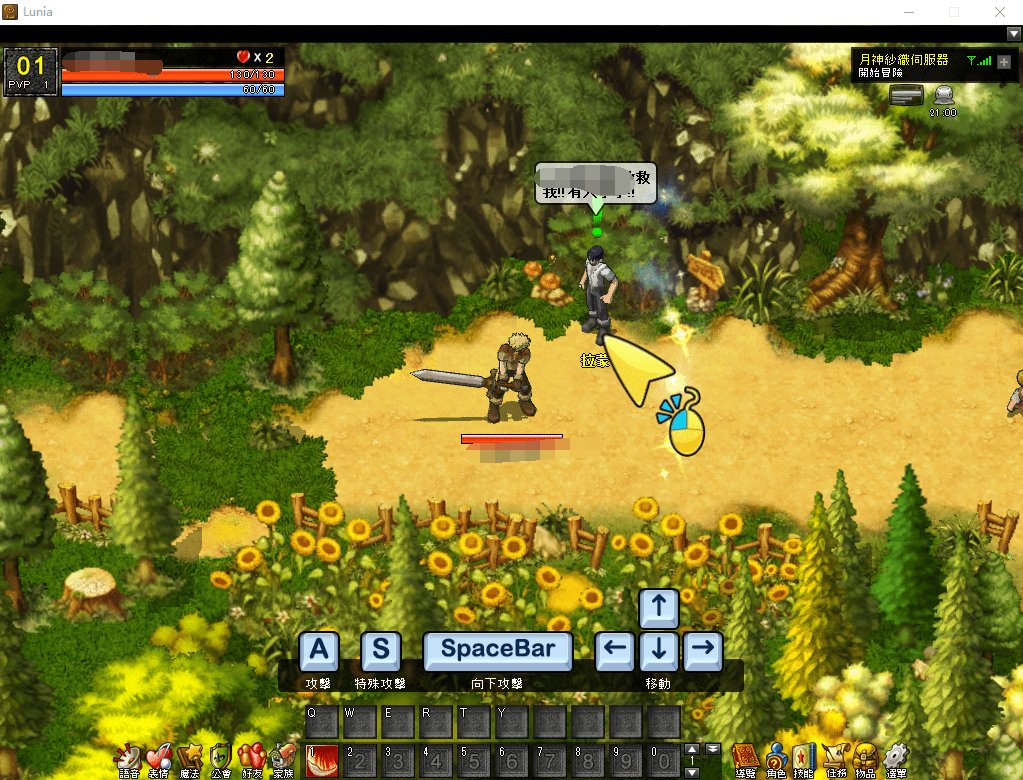Open the 表情 emotes menu
Image resolution: width=1023 pixels, height=780 pixels.
(159, 759)
